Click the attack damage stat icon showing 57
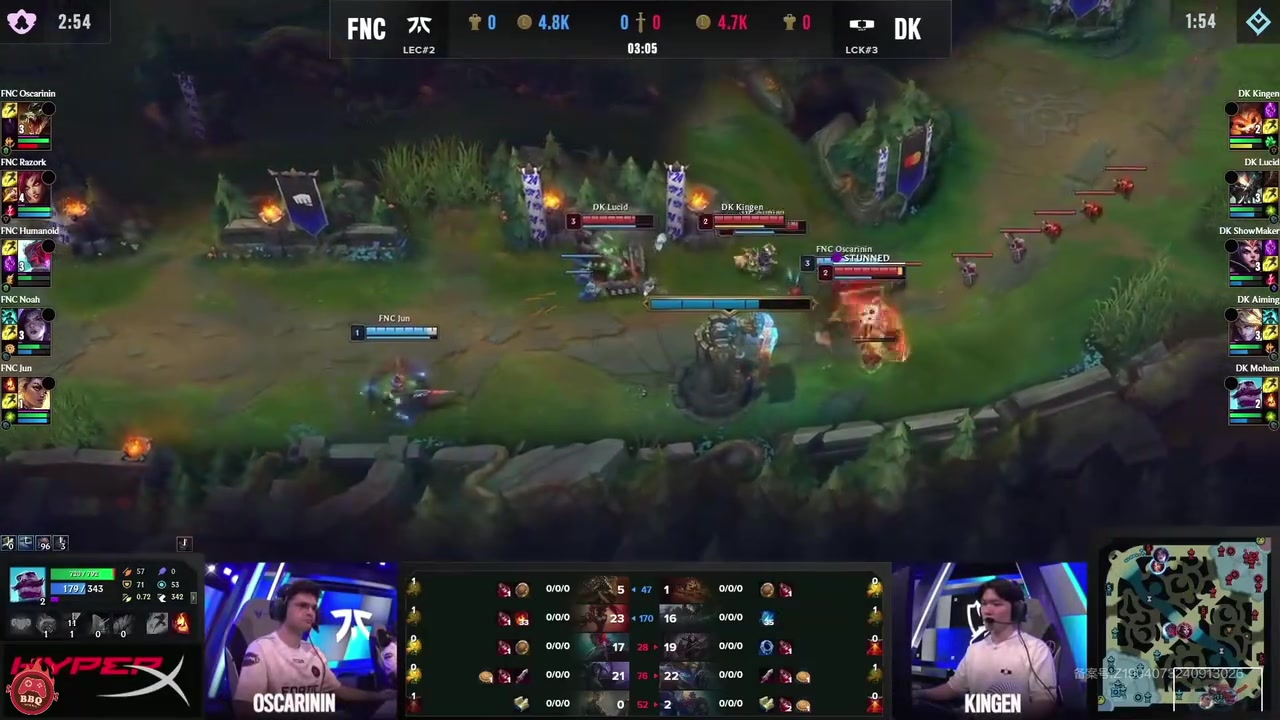The height and width of the screenshot is (720, 1280). point(128,570)
